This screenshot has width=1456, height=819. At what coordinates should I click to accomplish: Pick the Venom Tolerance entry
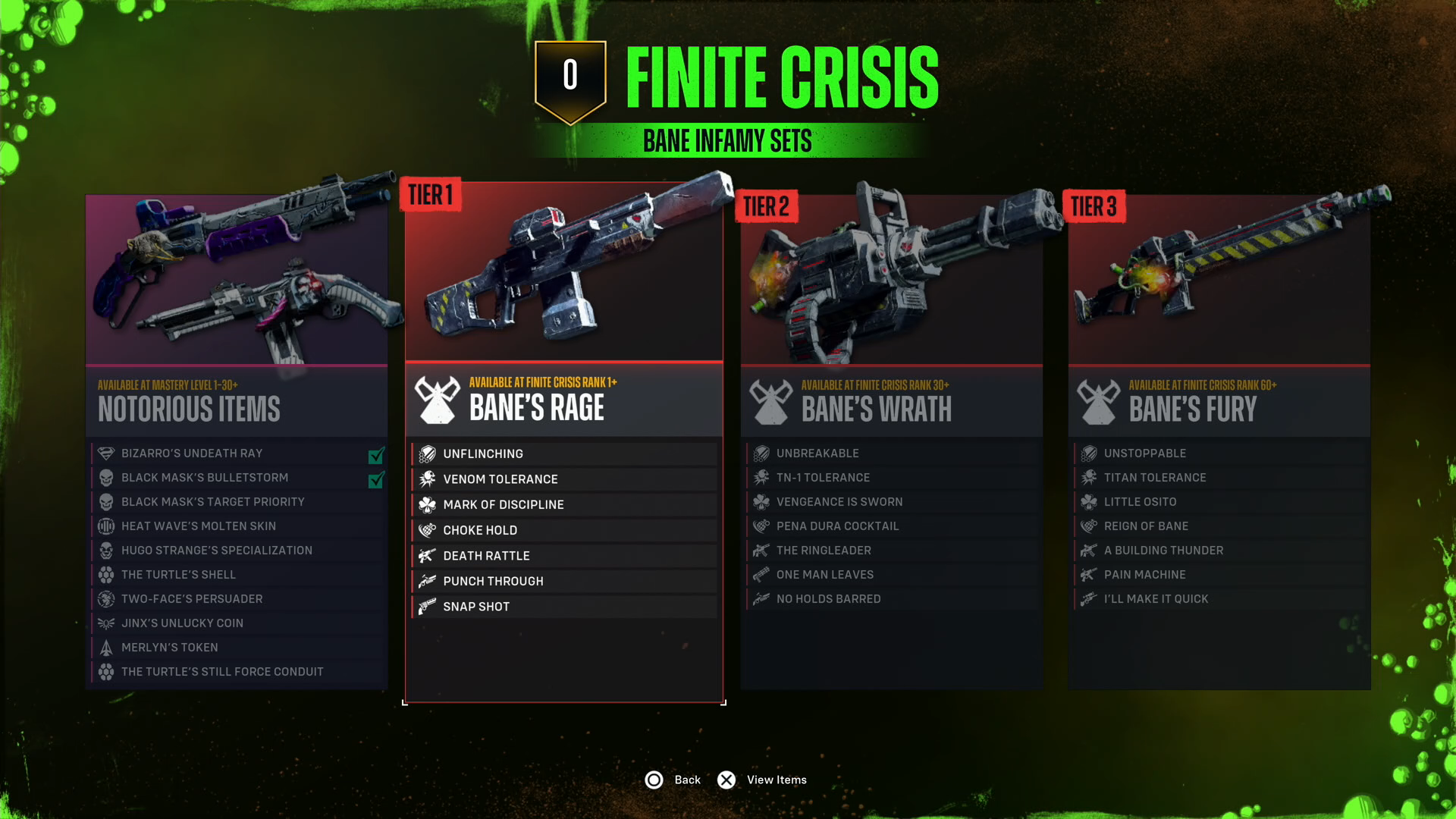[563, 479]
